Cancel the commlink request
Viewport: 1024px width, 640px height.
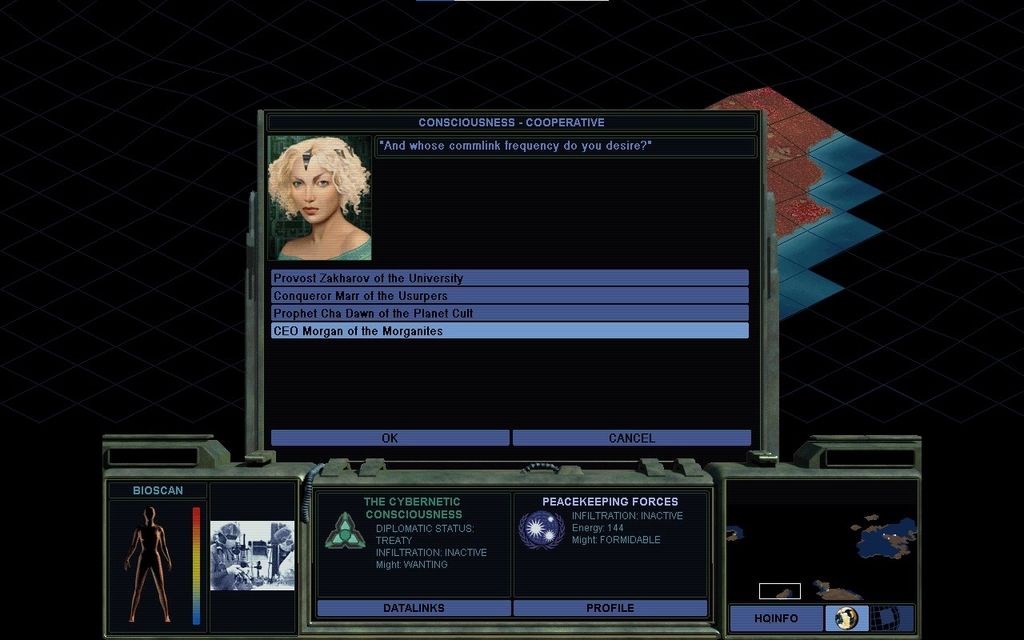coord(631,438)
